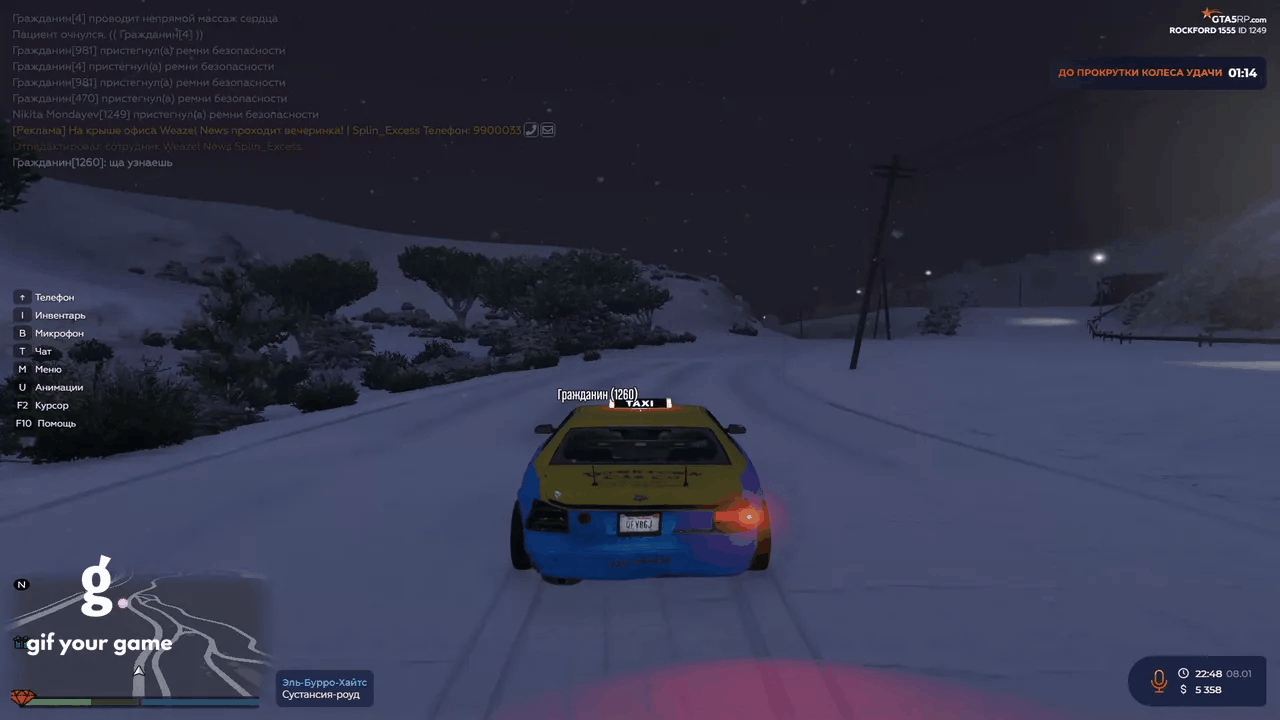Click the green health bar under minimap

60,702
